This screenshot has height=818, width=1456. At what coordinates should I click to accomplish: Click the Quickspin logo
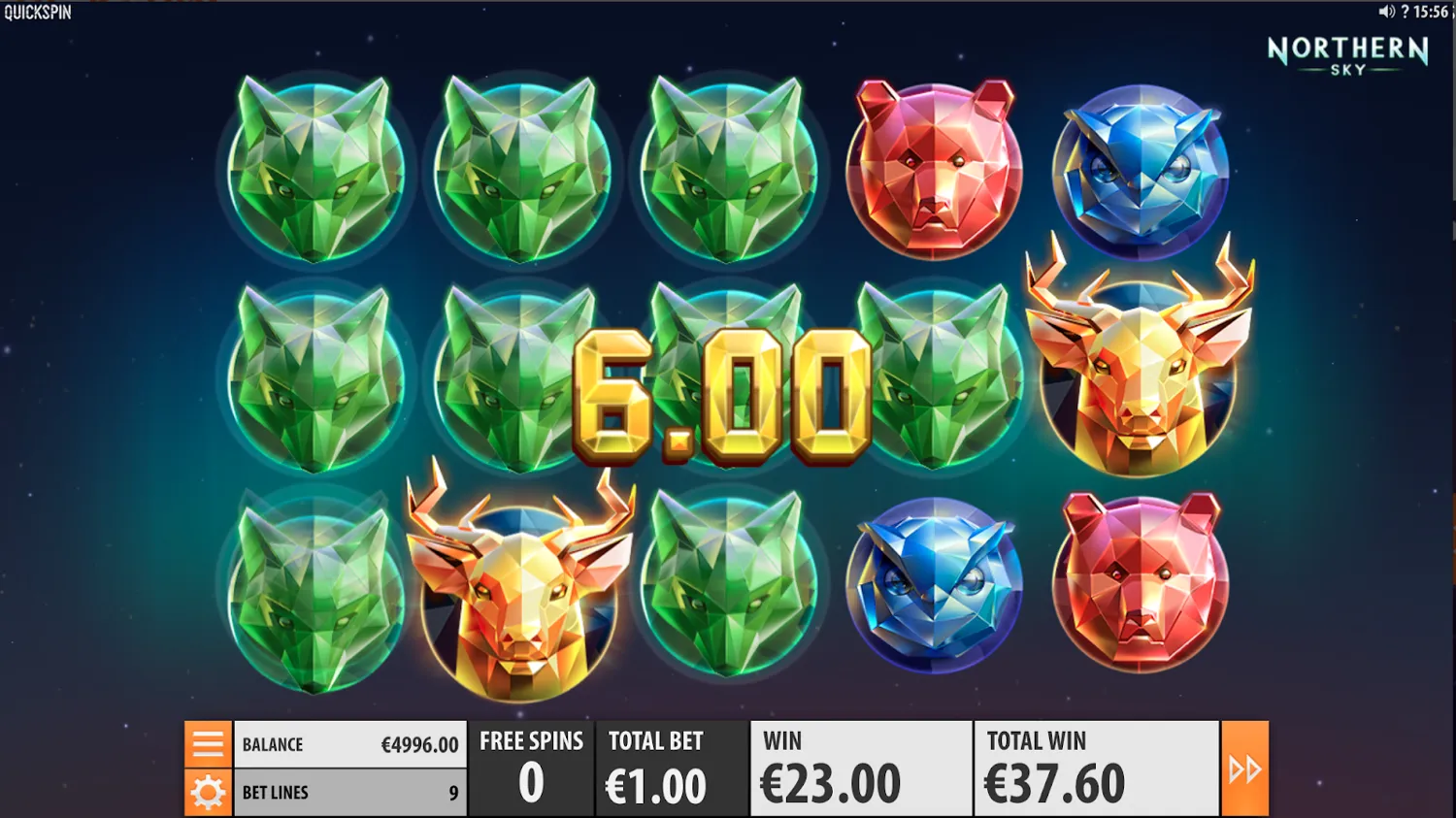tap(37, 14)
